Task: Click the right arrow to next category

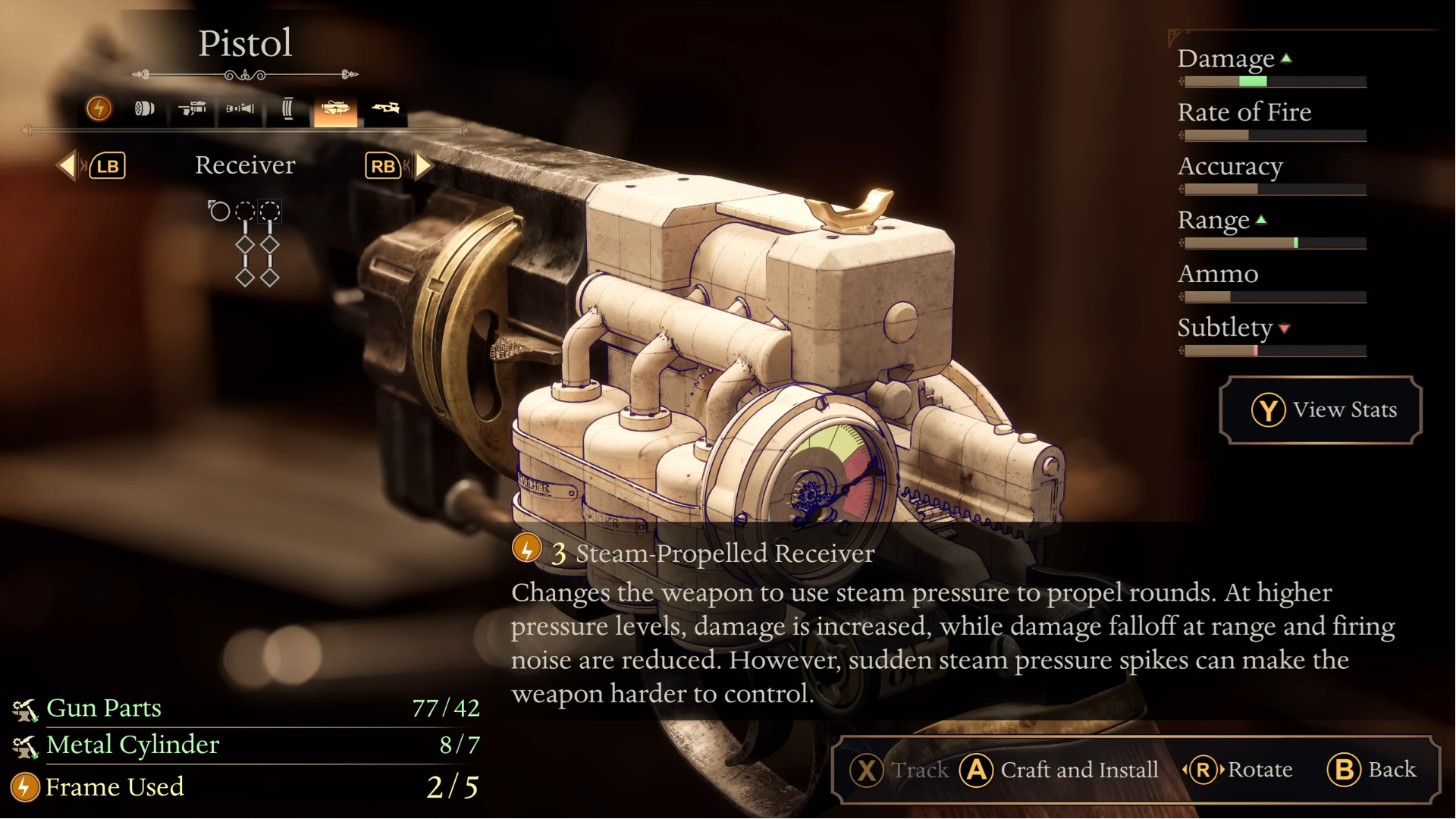Action: click(423, 166)
